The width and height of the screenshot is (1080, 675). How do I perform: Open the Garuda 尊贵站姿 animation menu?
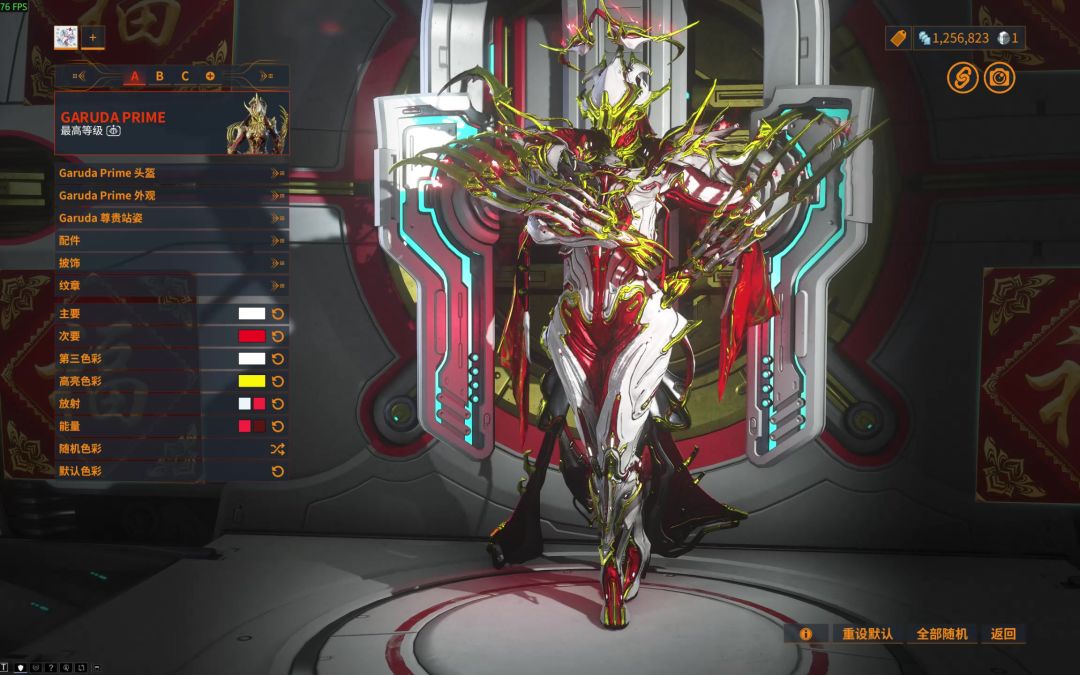171,218
